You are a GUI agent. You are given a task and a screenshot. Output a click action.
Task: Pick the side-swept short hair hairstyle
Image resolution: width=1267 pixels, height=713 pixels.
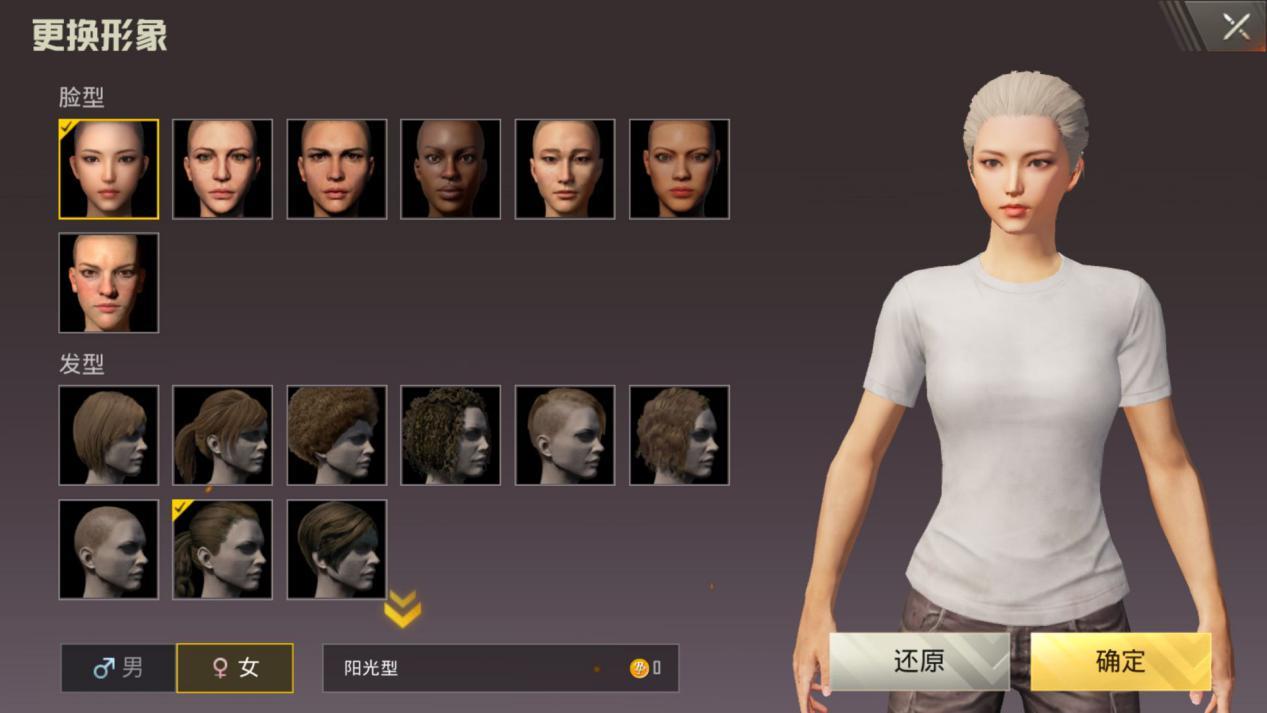coord(337,549)
